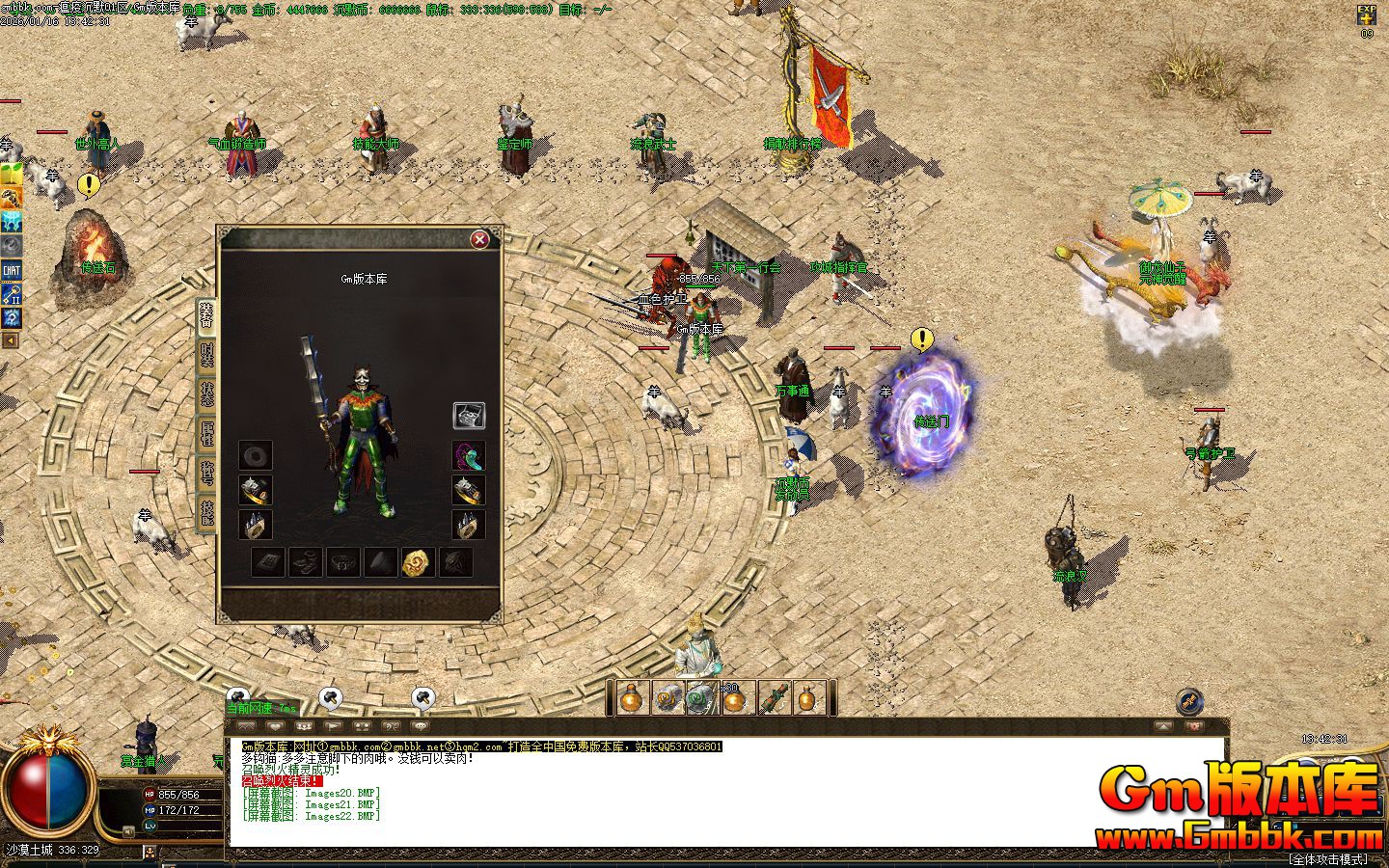Select the spiked ring slot on right

469,525
